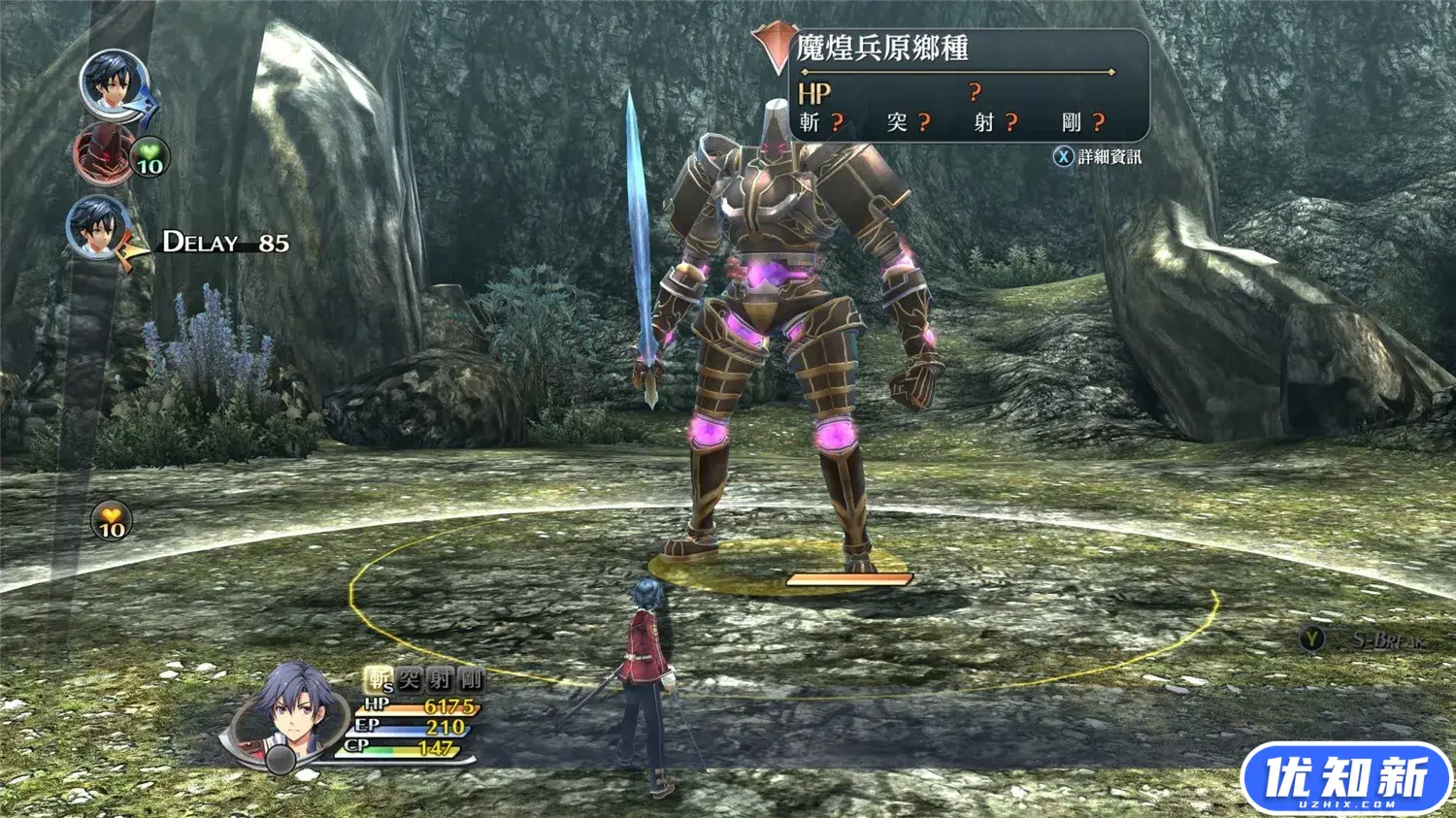
Task: Click the yellow heart bonus icon
Action: pyautogui.click(x=112, y=521)
